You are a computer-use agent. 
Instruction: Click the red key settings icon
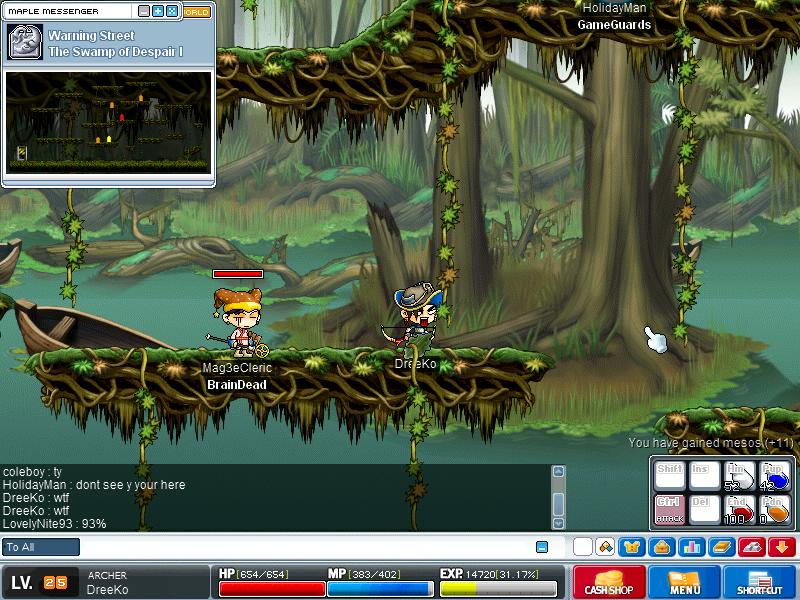(x=752, y=547)
